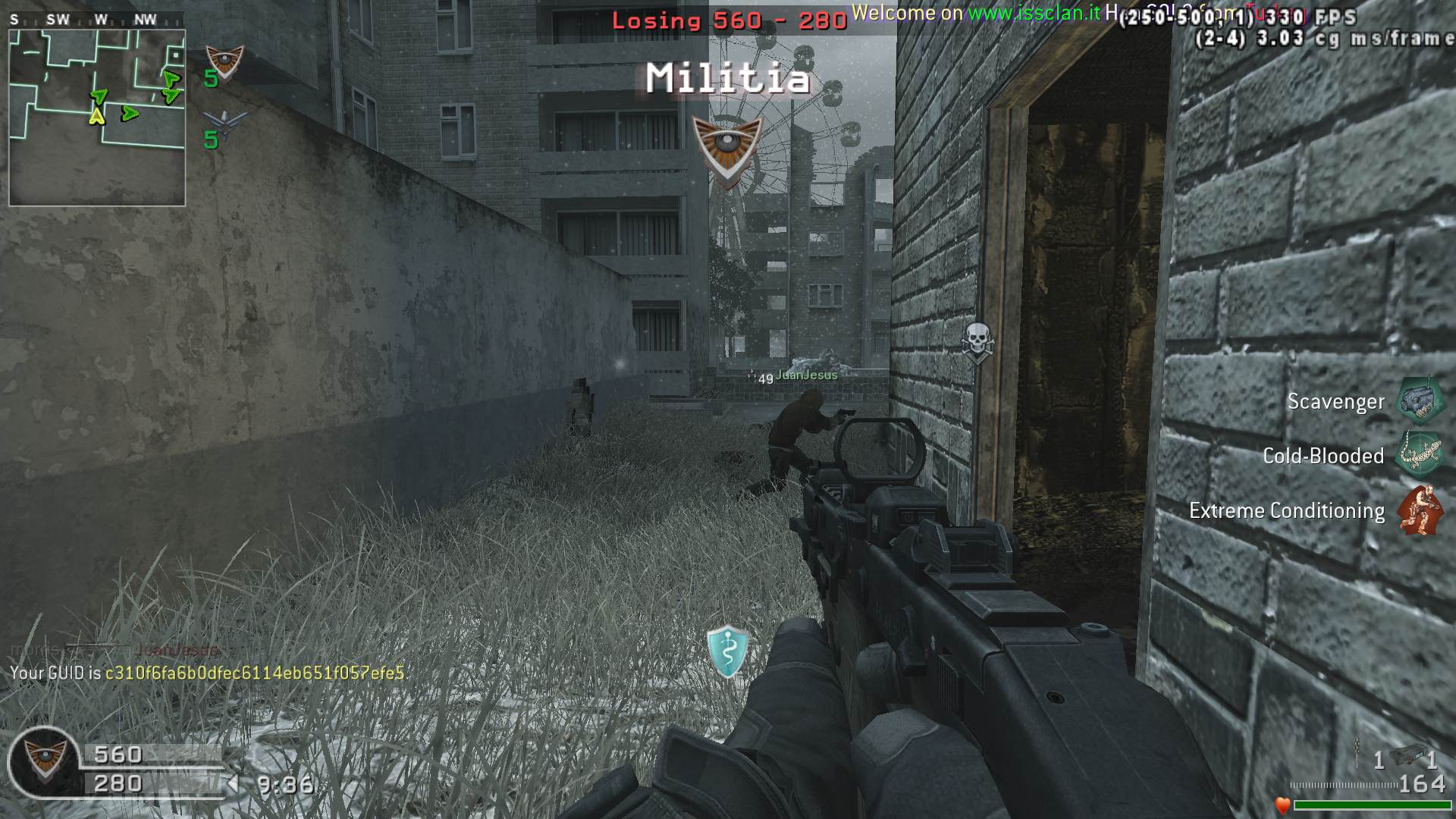This screenshot has width=1456, height=819.
Task: Select the Cold-Blooded perk icon
Action: point(1420,455)
